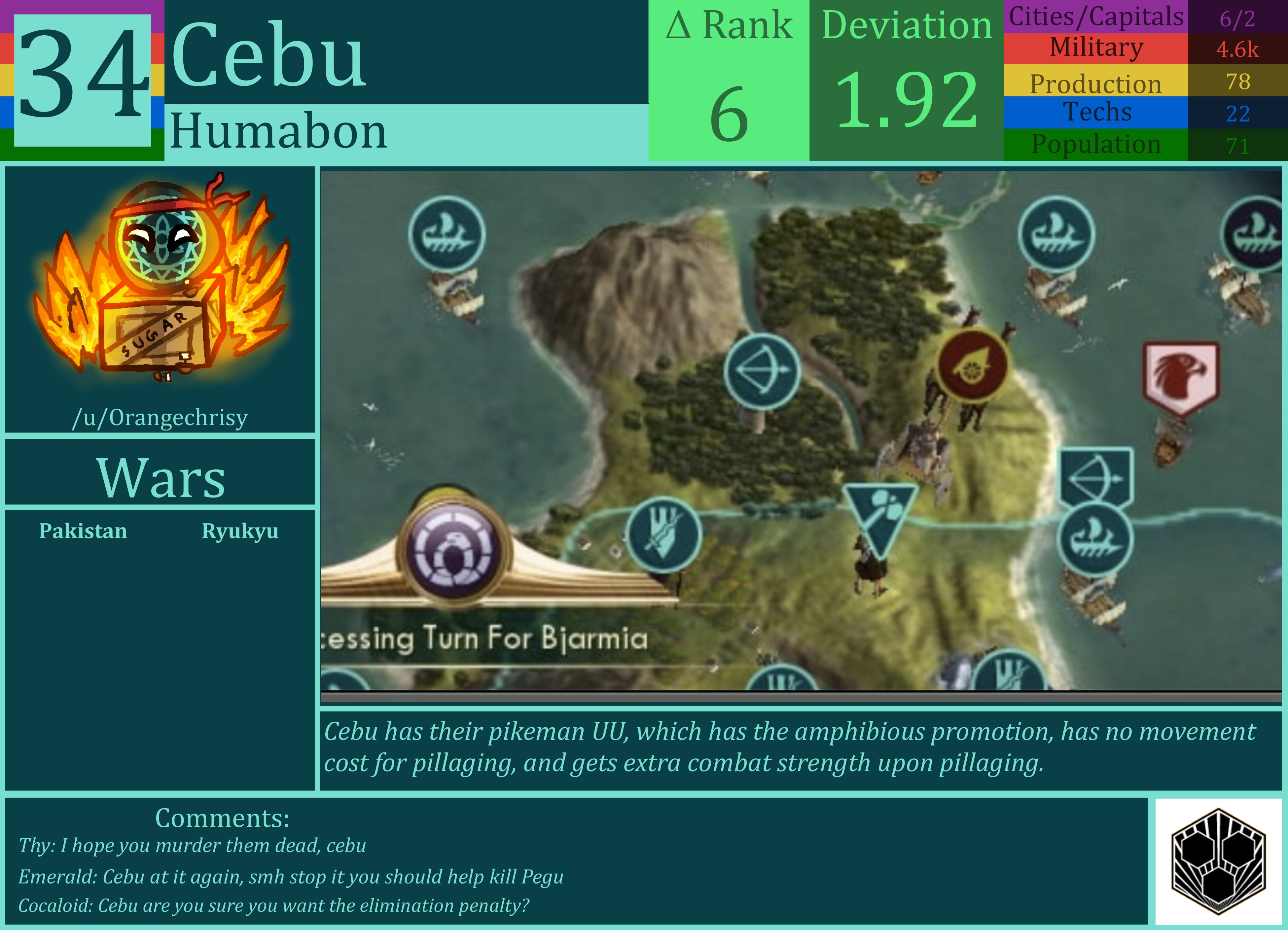This screenshot has height=930, width=1288.
Task: Select the Pakistan war entry
Action: click(x=82, y=531)
